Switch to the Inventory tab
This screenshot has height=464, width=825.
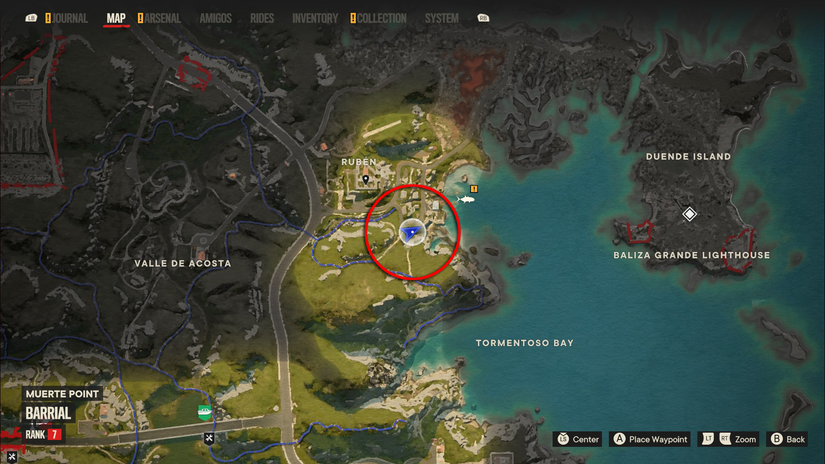[x=315, y=18]
